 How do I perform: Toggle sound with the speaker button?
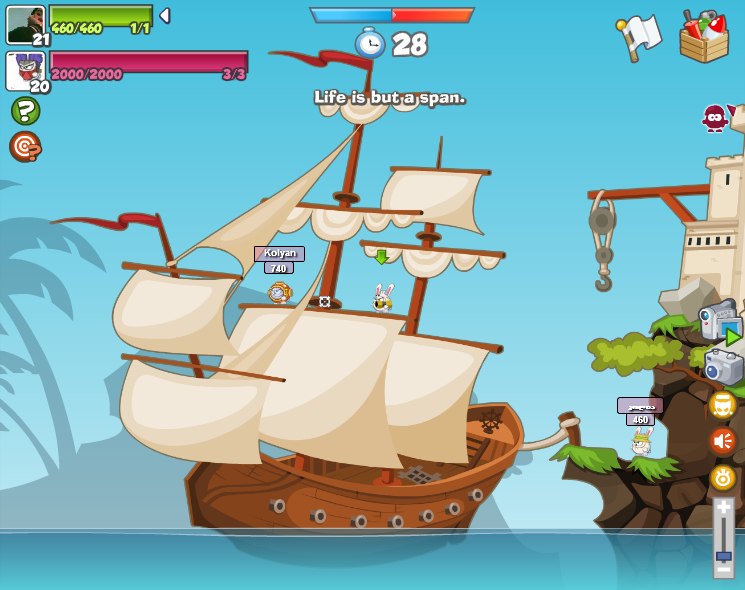pyautogui.click(x=723, y=441)
